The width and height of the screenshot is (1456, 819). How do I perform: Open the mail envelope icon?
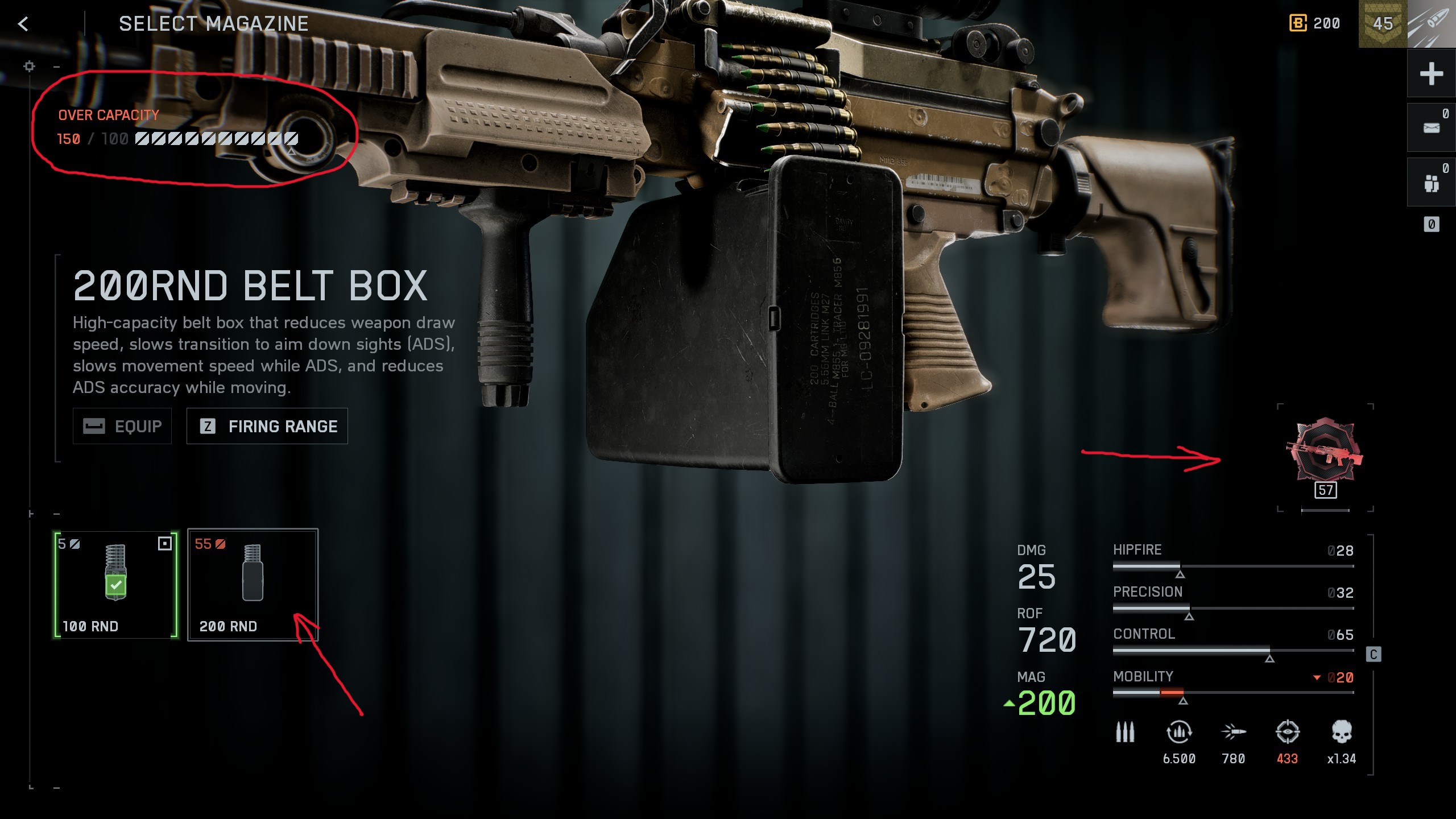click(x=1431, y=128)
